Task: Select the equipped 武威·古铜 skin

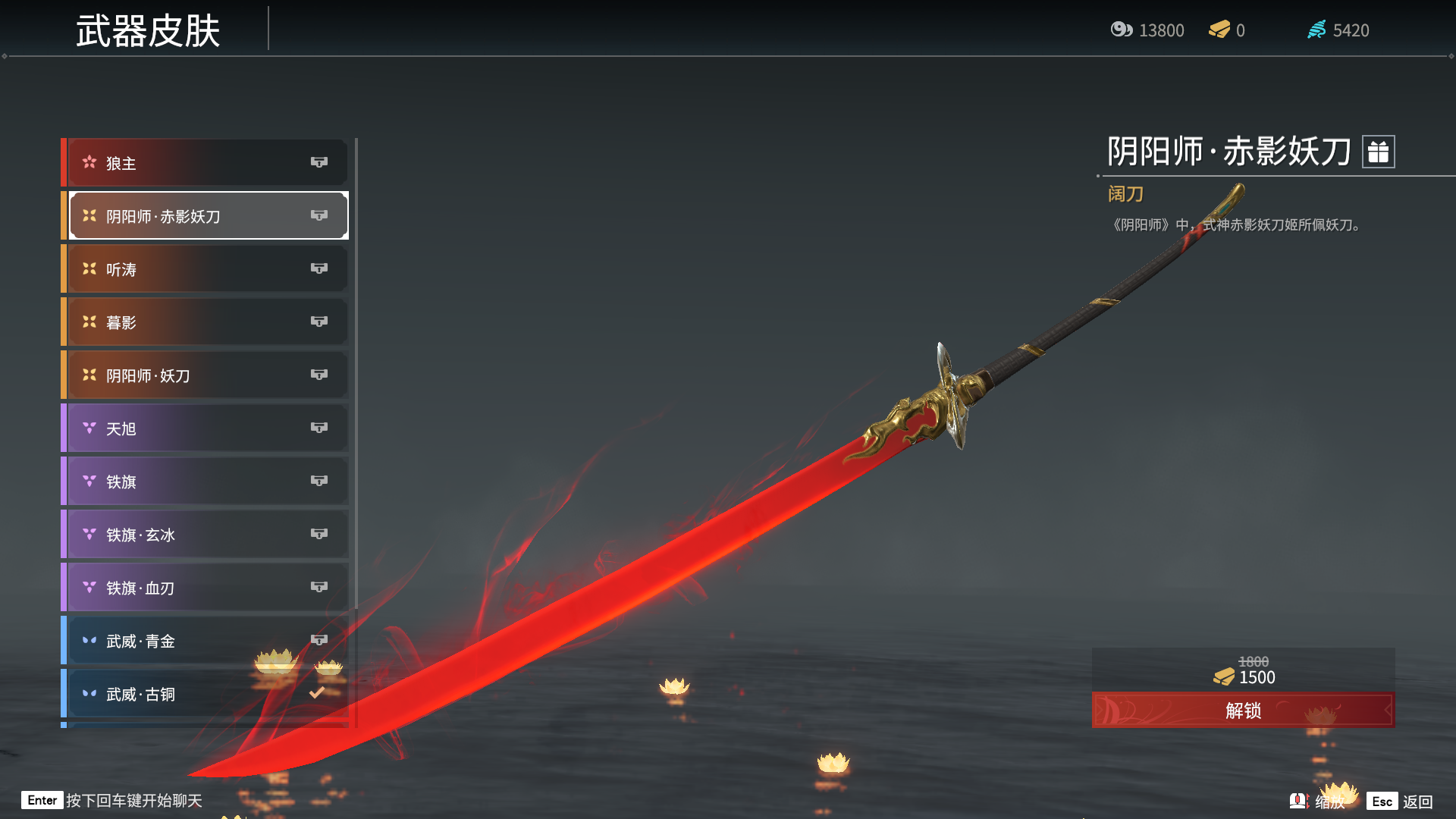Action: coord(206,694)
